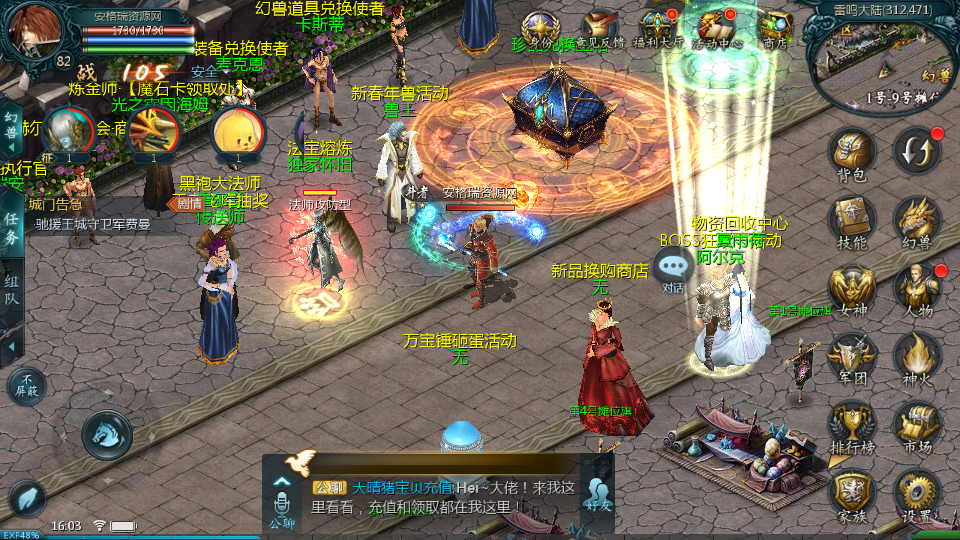Viewport: 960px width, 540px height.
Task: Open the 商店 shop icon
Action: click(x=775, y=28)
